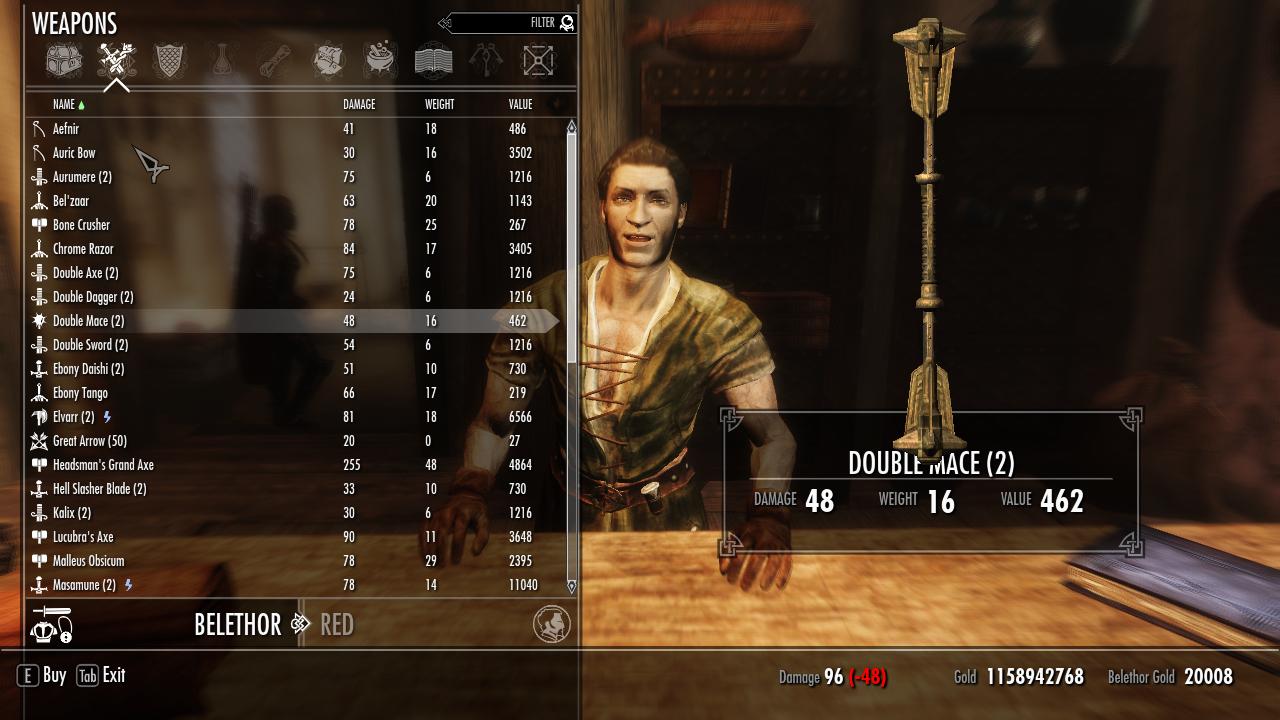Switch to Red's inventory side
Viewport: 1280px width, 720px height.
tap(337, 625)
